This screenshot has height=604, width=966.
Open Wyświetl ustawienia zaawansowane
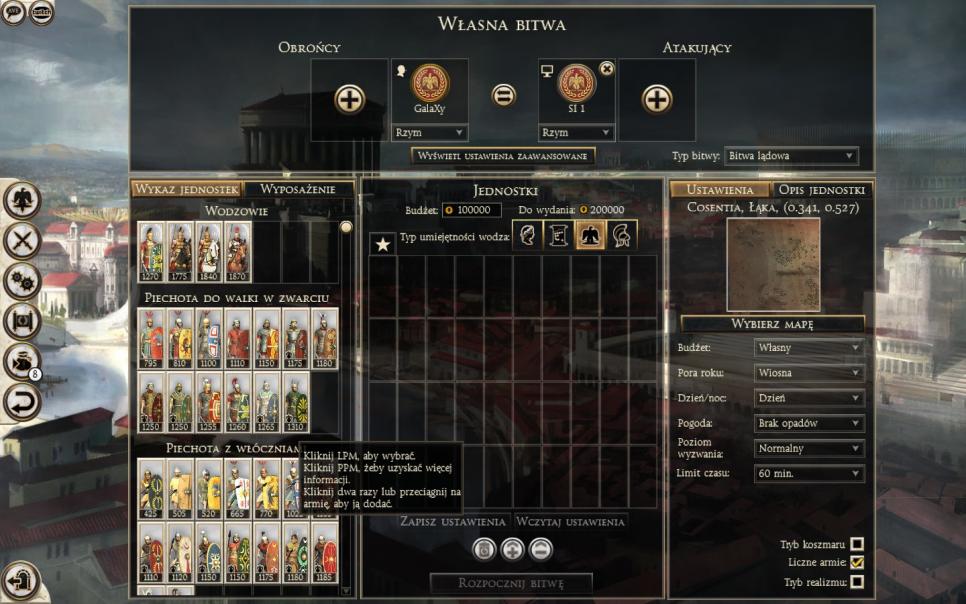(x=504, y=156)
